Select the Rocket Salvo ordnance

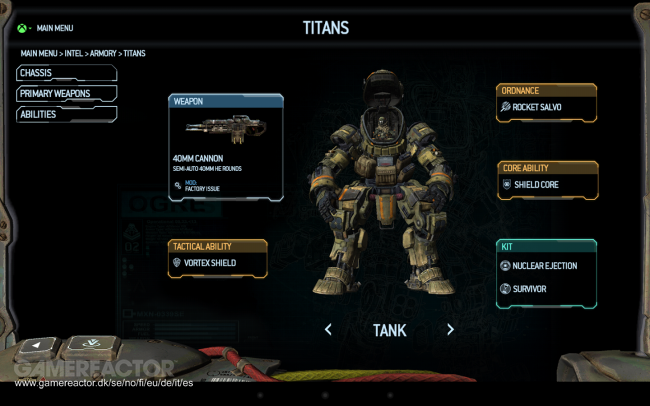tap(546, 106)
